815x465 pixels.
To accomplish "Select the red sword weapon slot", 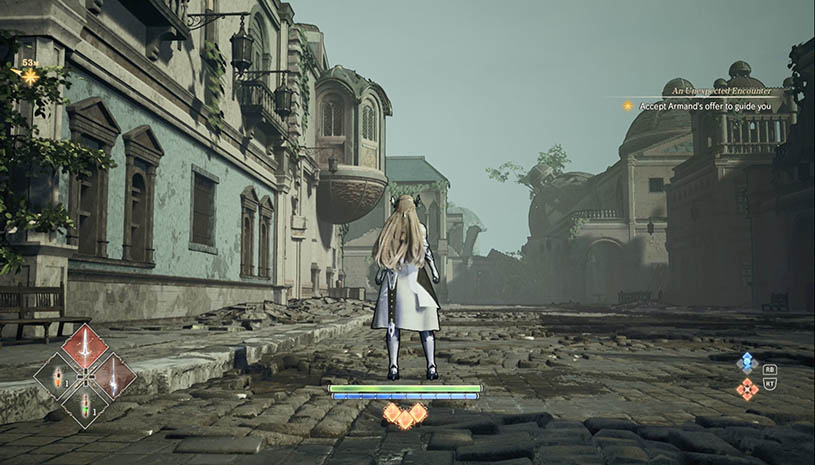I will [85, 348].
